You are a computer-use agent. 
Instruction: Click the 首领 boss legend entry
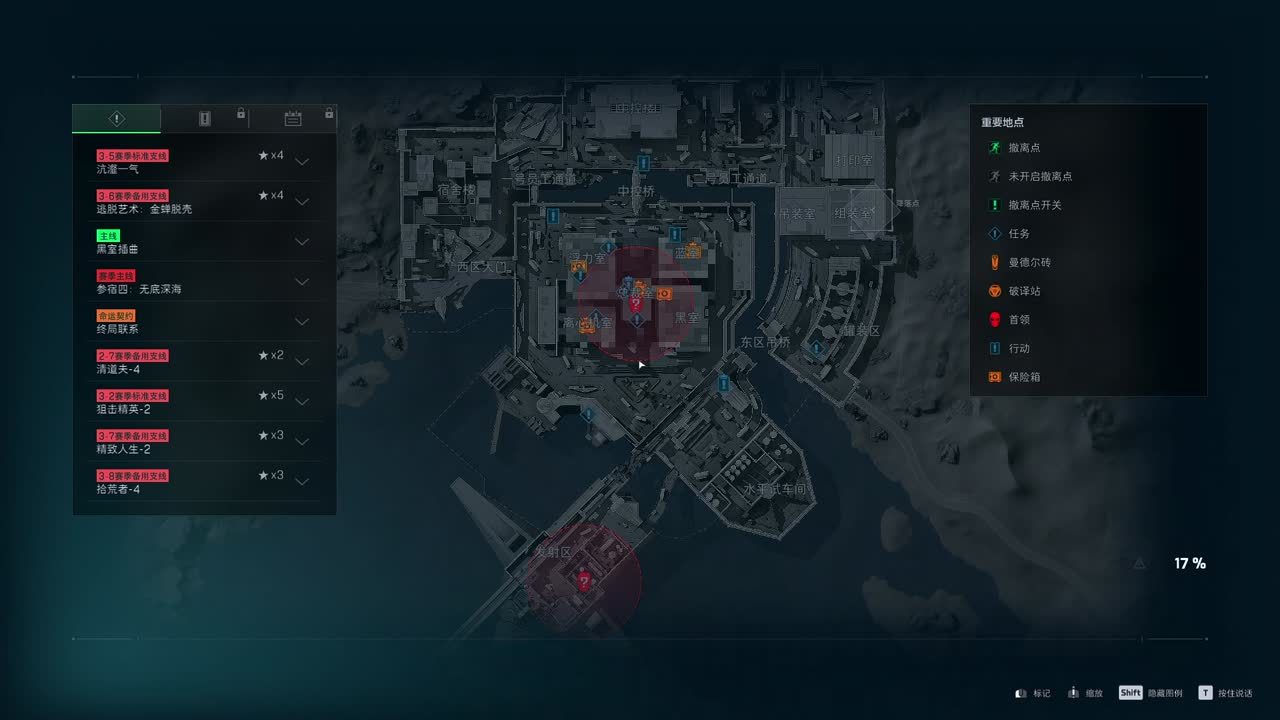[1018, 320]
